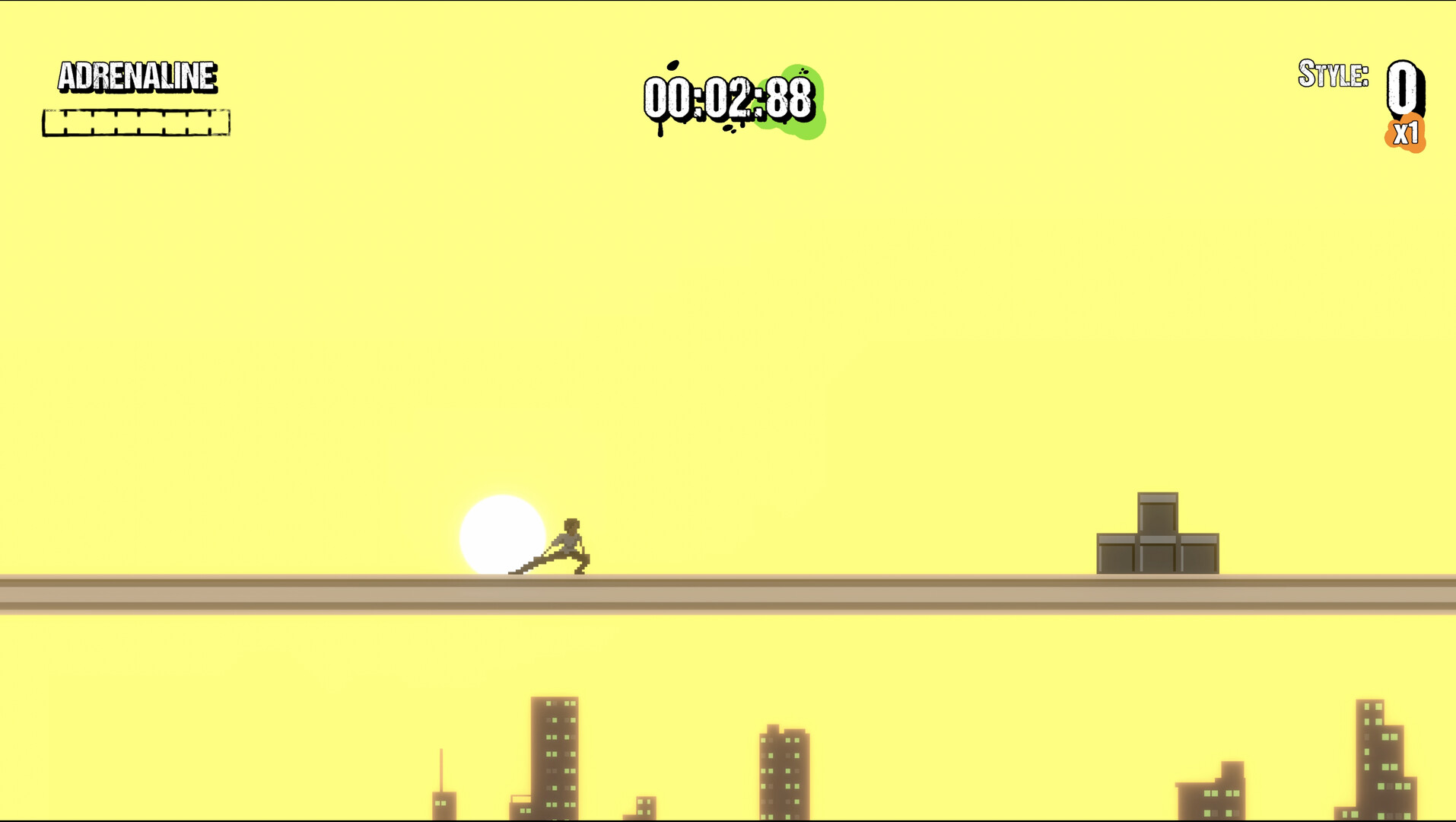Click the setting sun behind the player

click(x=502, y=533)
